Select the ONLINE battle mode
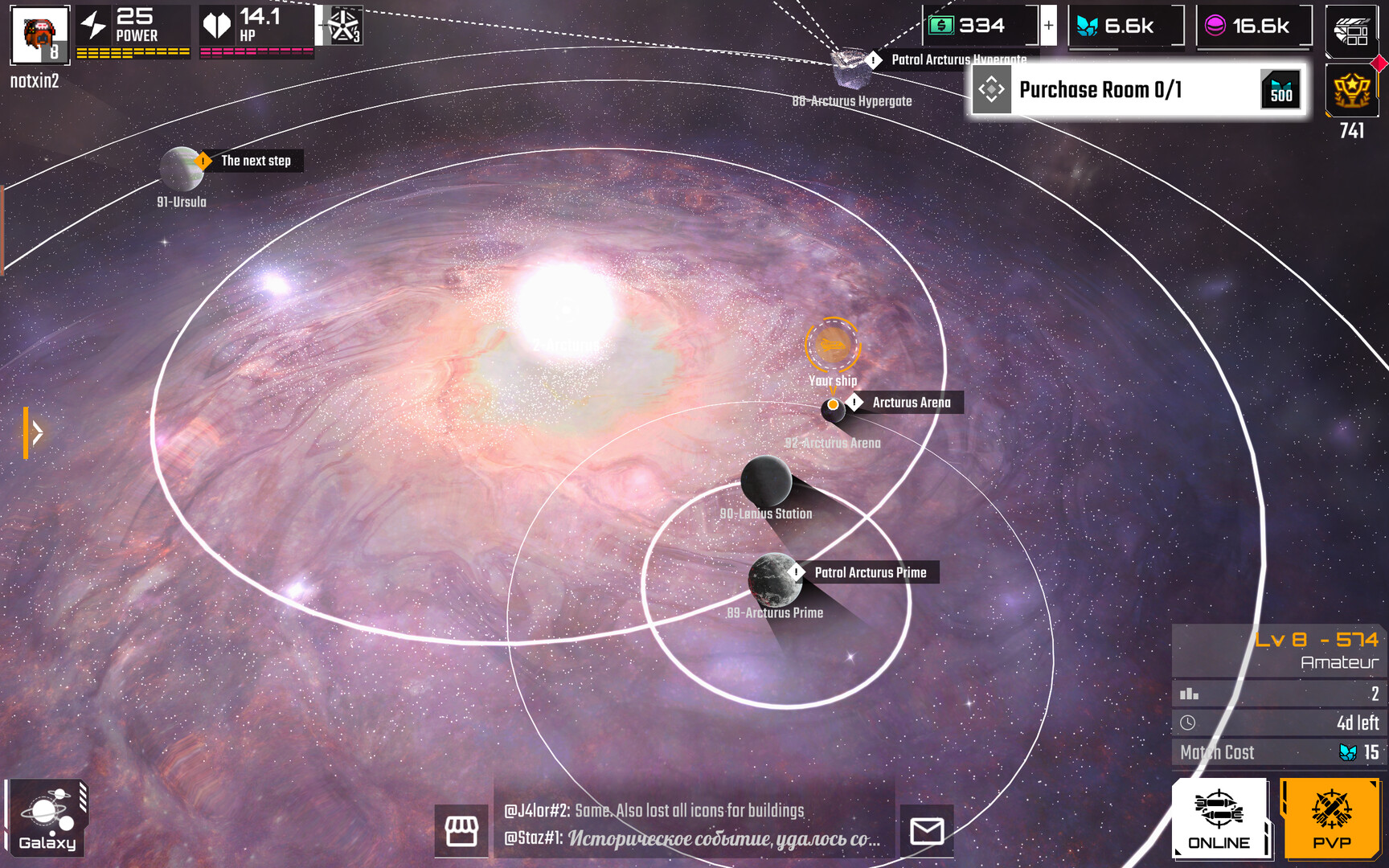The height and width of the screenshot is (868, 1389). click(1219, 818)
